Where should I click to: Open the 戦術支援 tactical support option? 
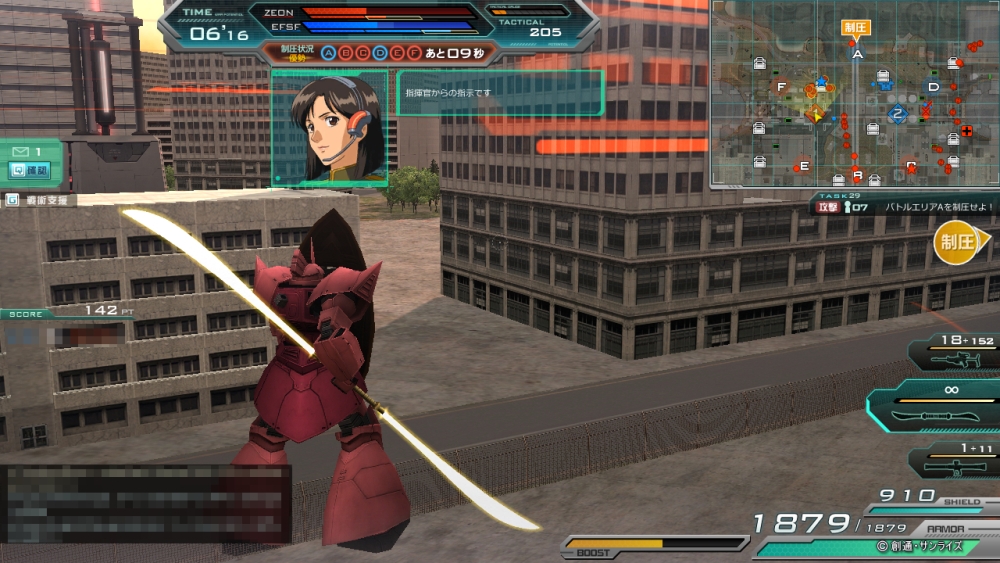40,200
